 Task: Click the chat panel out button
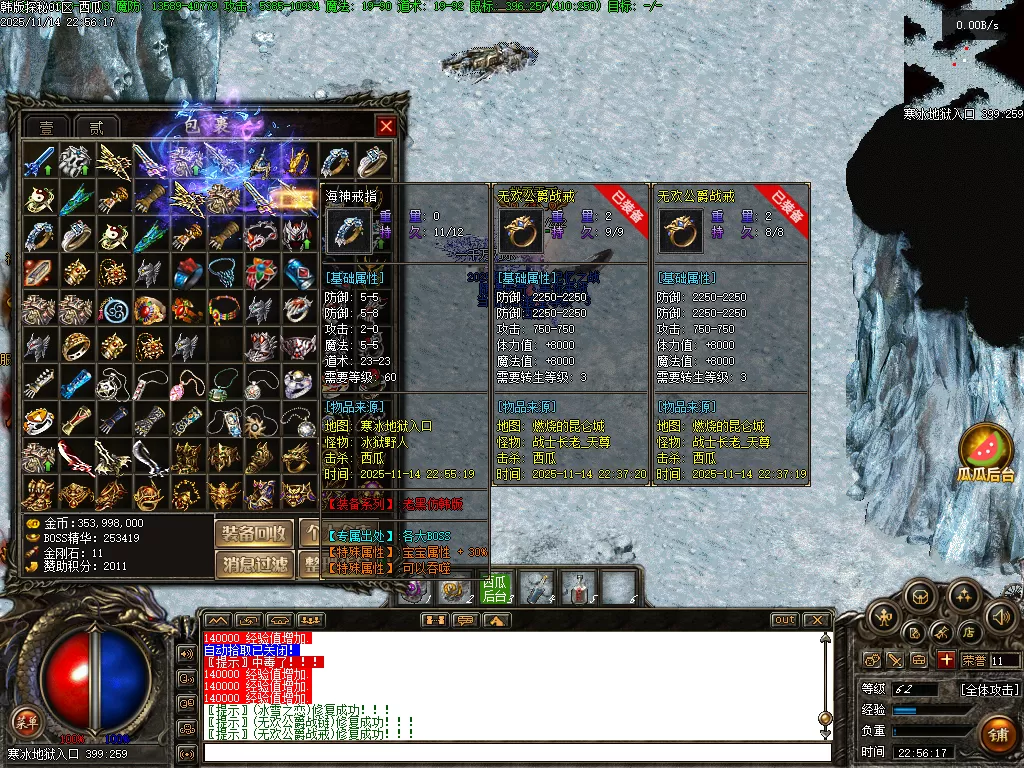click(x=784, y=620)
